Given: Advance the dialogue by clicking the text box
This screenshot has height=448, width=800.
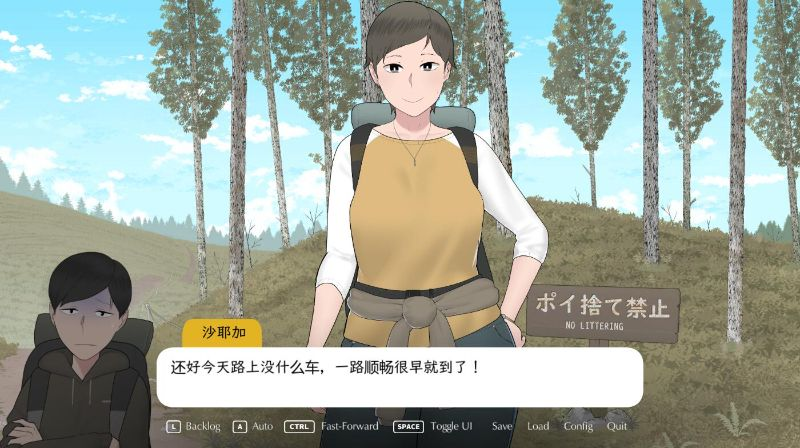Looking at the screenshot, I should [x=400, y=377].
